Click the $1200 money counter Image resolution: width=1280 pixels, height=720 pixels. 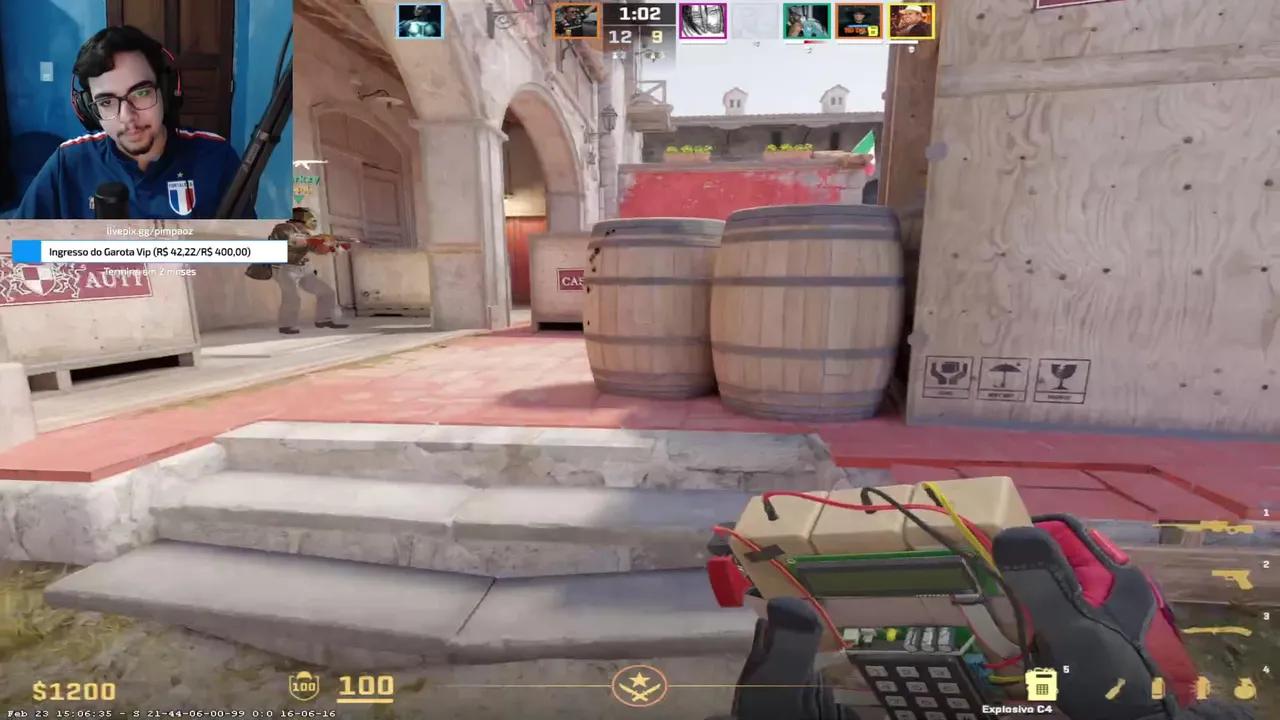75,688
